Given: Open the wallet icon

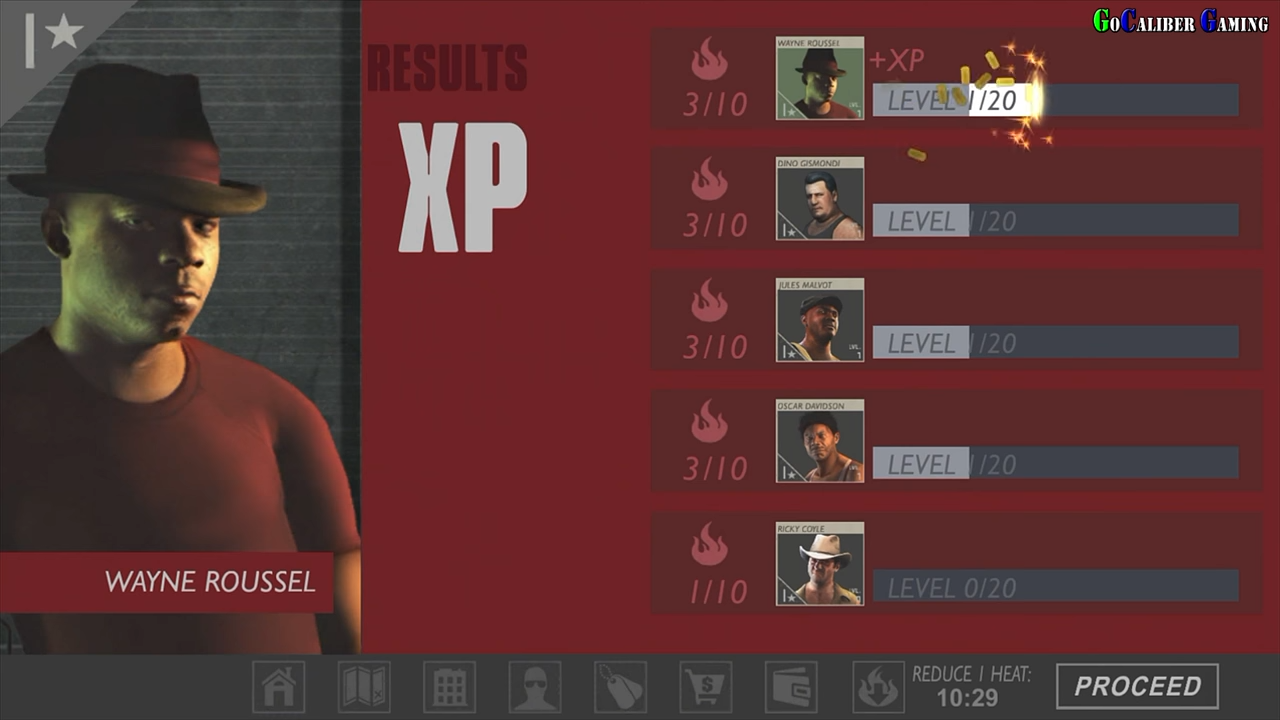Looking at the screenshot, I should click(x=790, y=687).
